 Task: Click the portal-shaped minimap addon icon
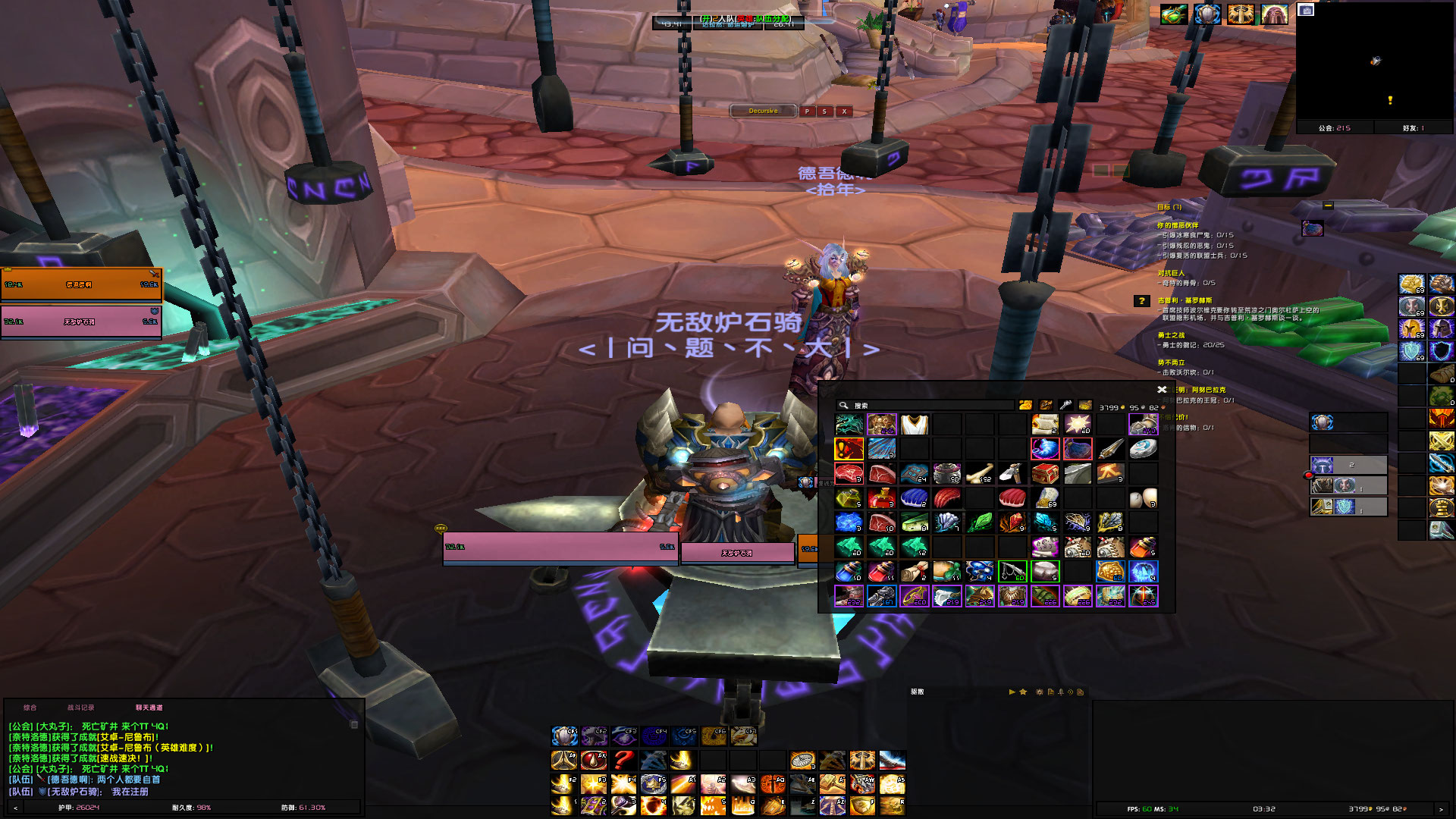[1275, 14]
